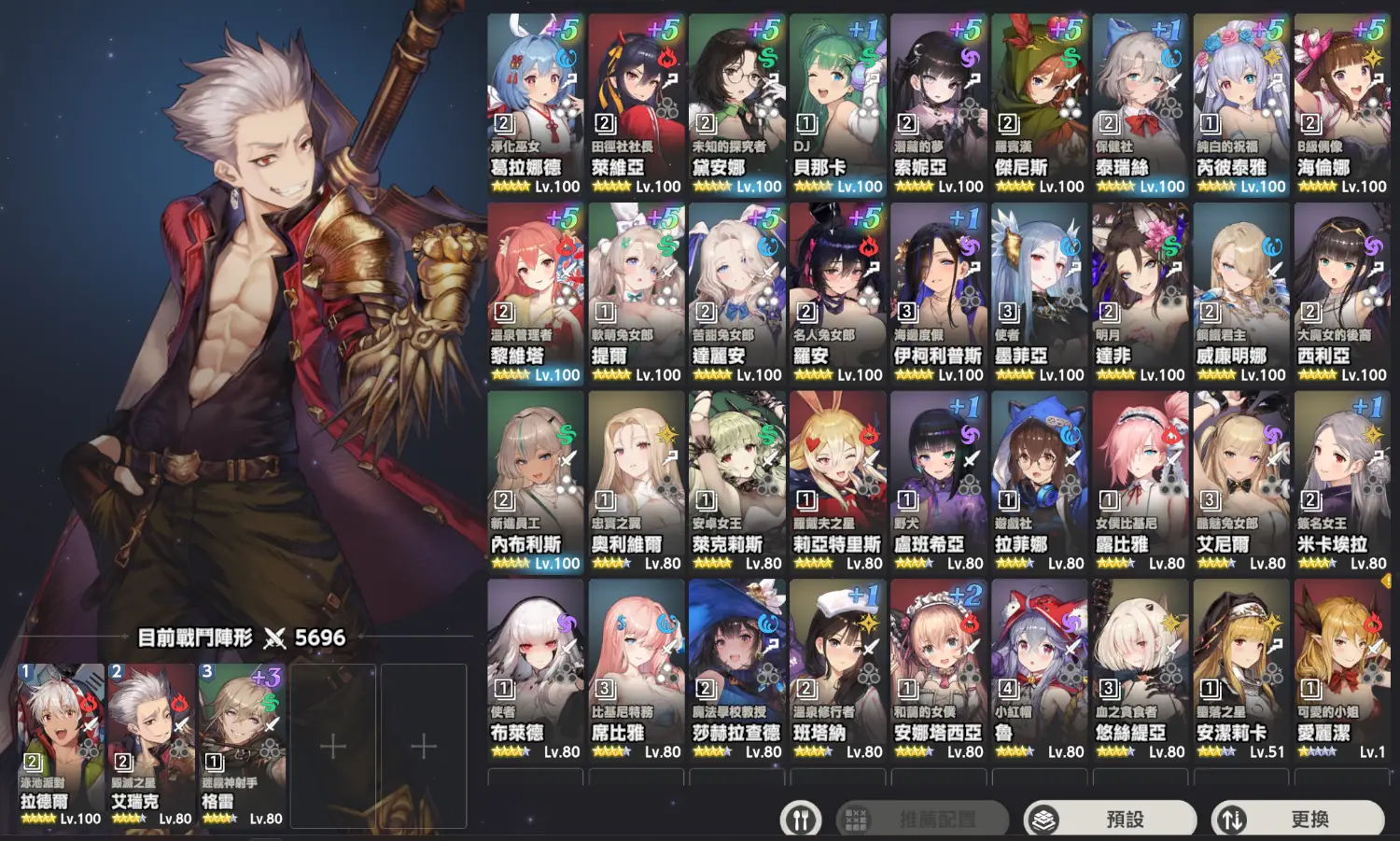Image resolution: width=1400 pixels, height=841 pixels.
Task: Choose the 內布利斯 hero card
Action: tap(536, 481)
